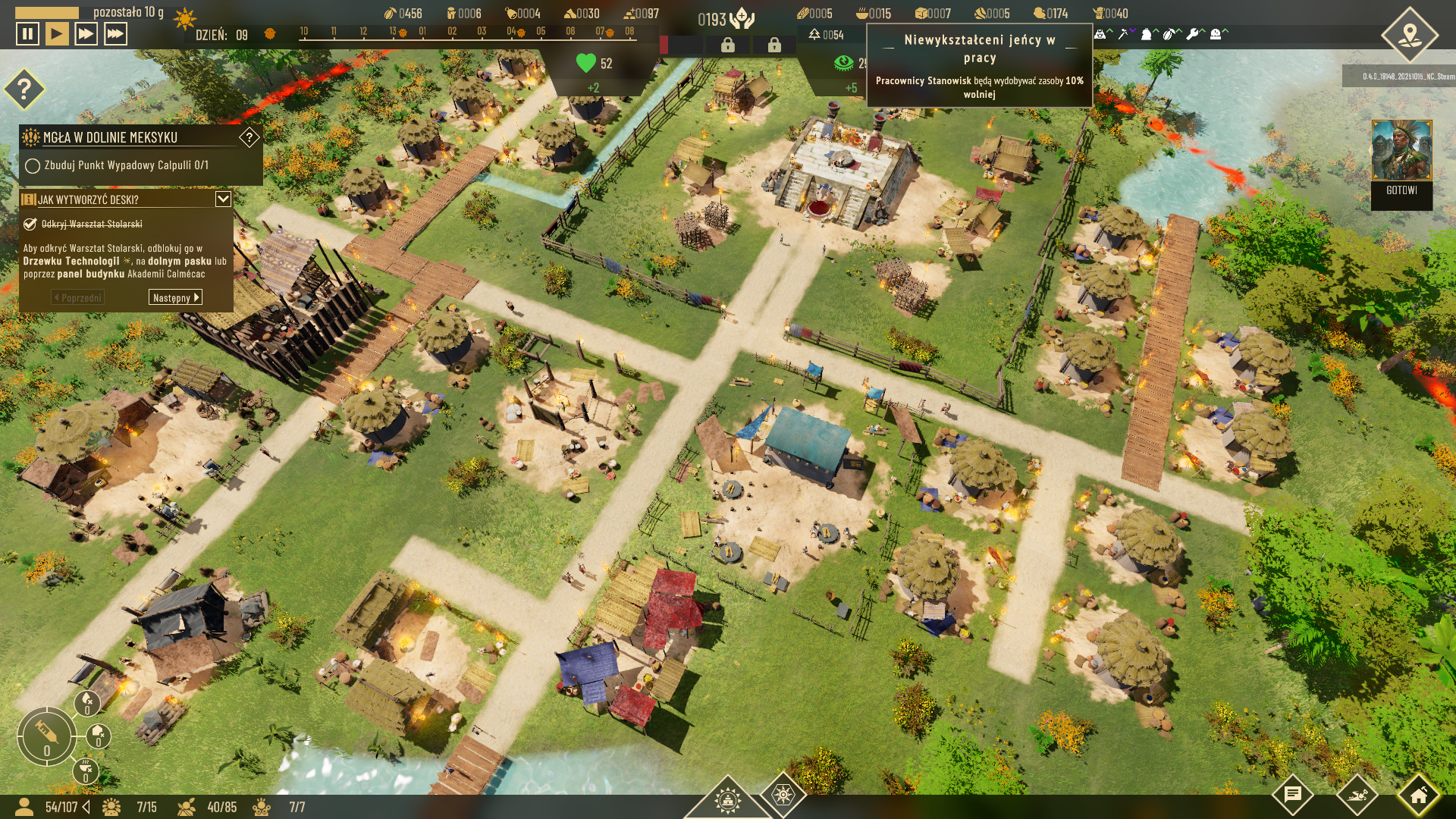Go back with the Poprzedni tutorial button

77,298
